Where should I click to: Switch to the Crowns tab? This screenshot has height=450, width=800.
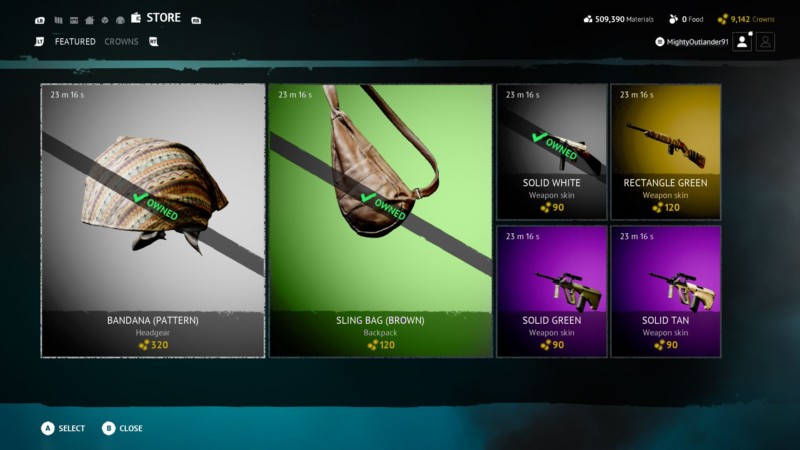point(122,42)
